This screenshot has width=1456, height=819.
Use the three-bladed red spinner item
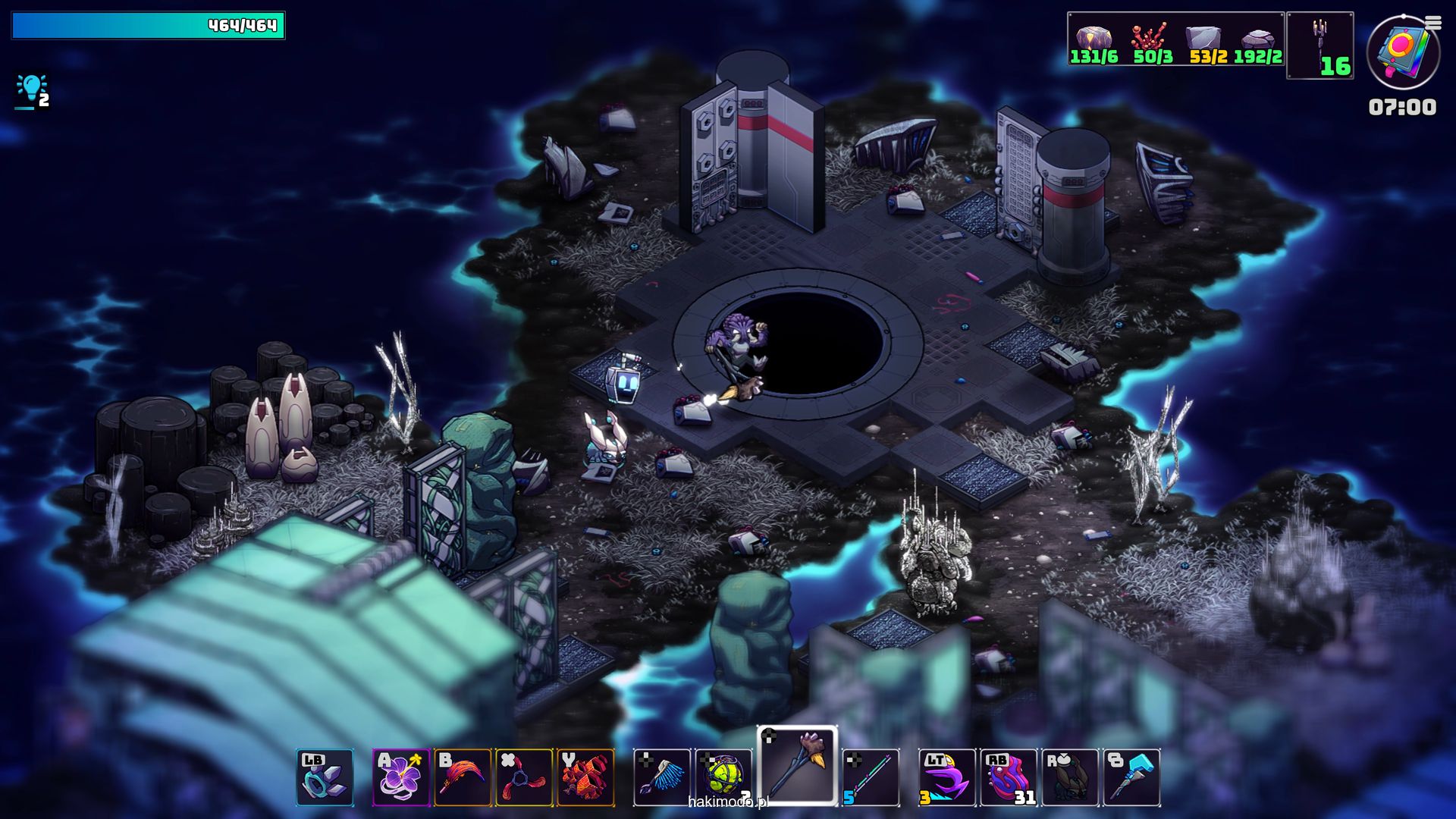(x=524, y=777)
